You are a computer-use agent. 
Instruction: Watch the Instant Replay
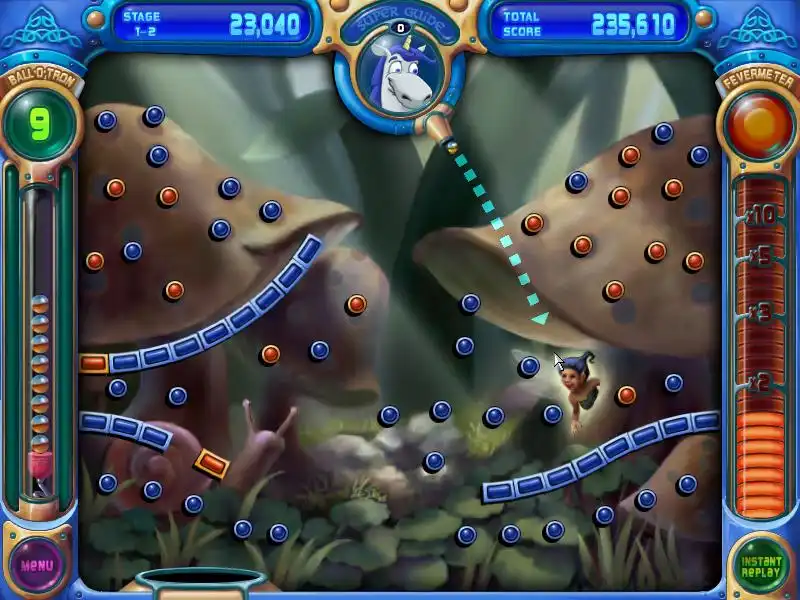click(761, 565)
